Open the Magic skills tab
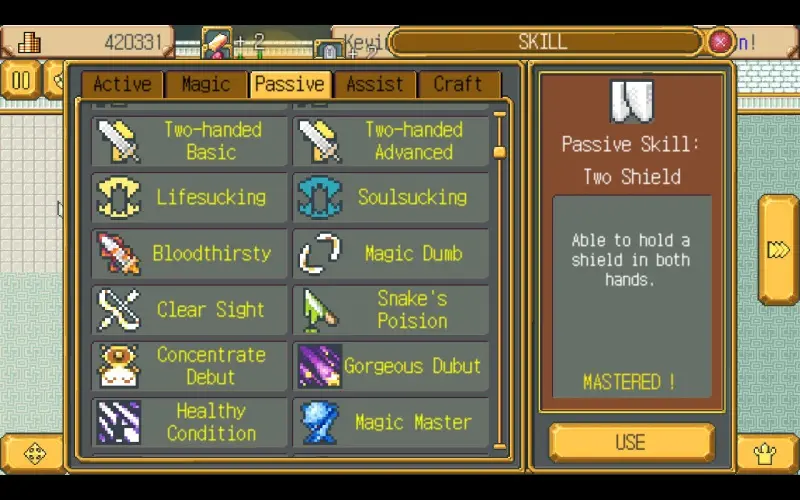This screenshot has width=800, height=500. click(206, 85)
